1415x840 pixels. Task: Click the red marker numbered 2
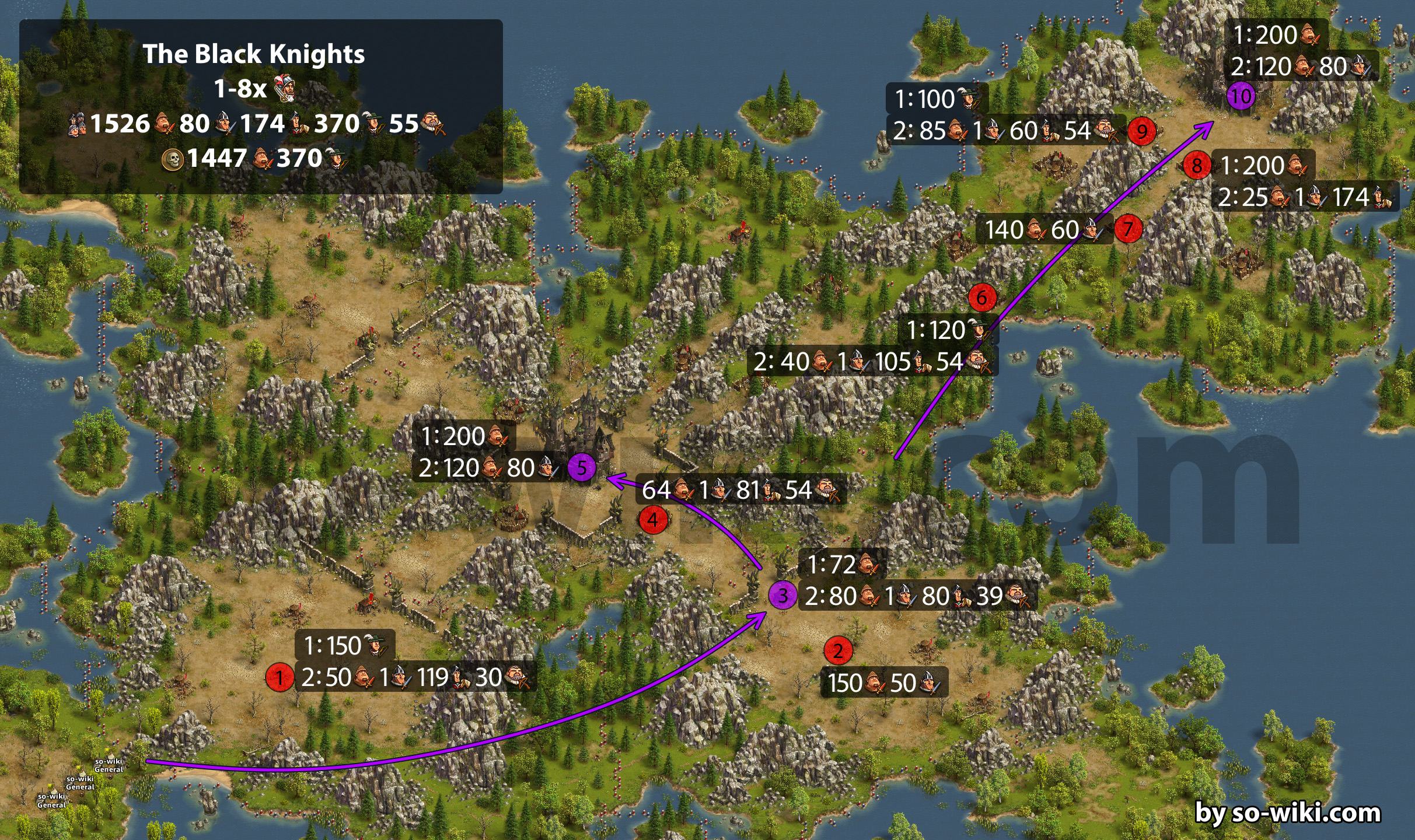click(838, 650)
